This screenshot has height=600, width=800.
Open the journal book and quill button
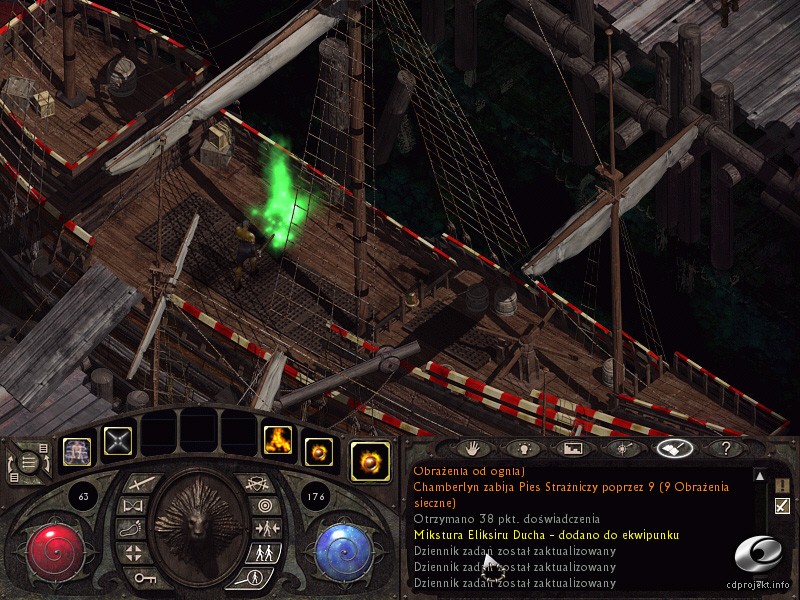point(674,449)
